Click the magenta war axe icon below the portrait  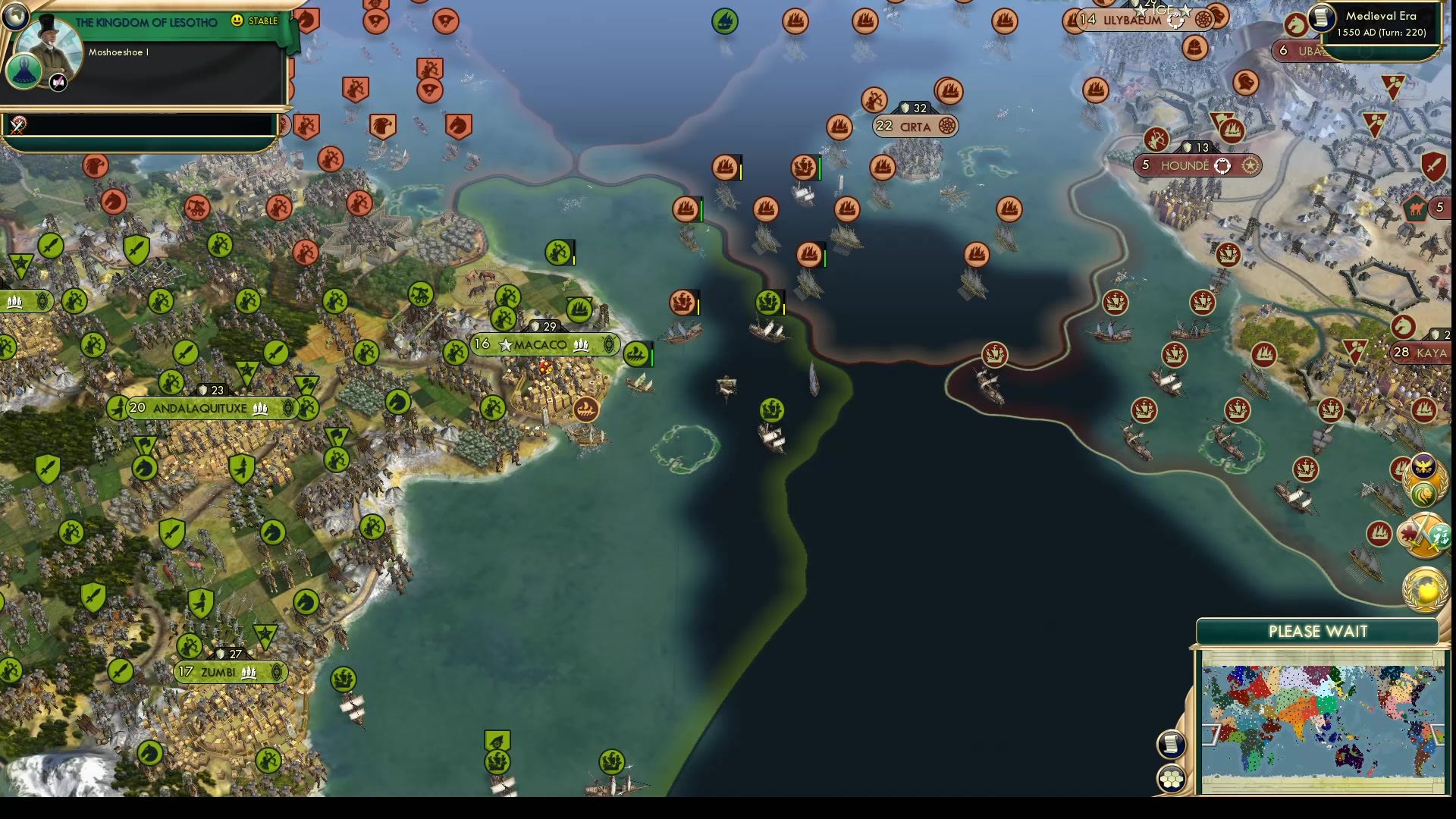point(58,83)
